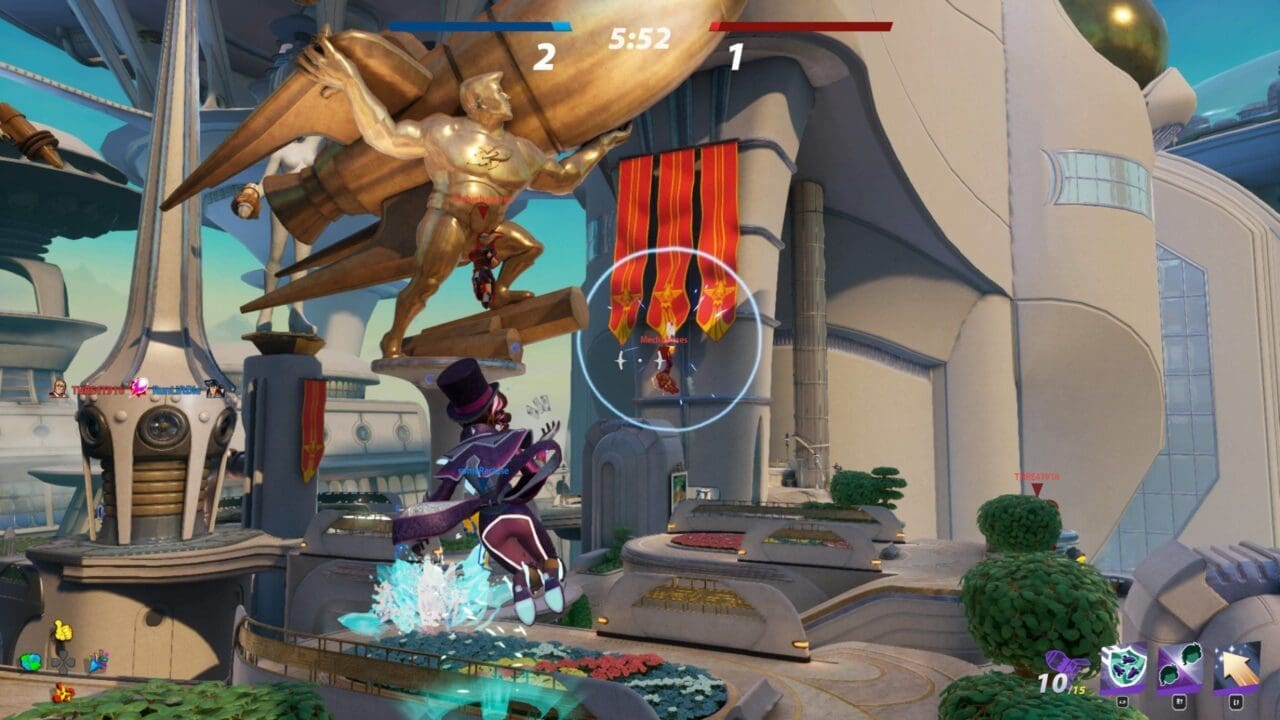The width and height of the screenshot is (1280, 720).
Task: Open the golden upgrade arrow icon
Action: tap(1239, 665)
